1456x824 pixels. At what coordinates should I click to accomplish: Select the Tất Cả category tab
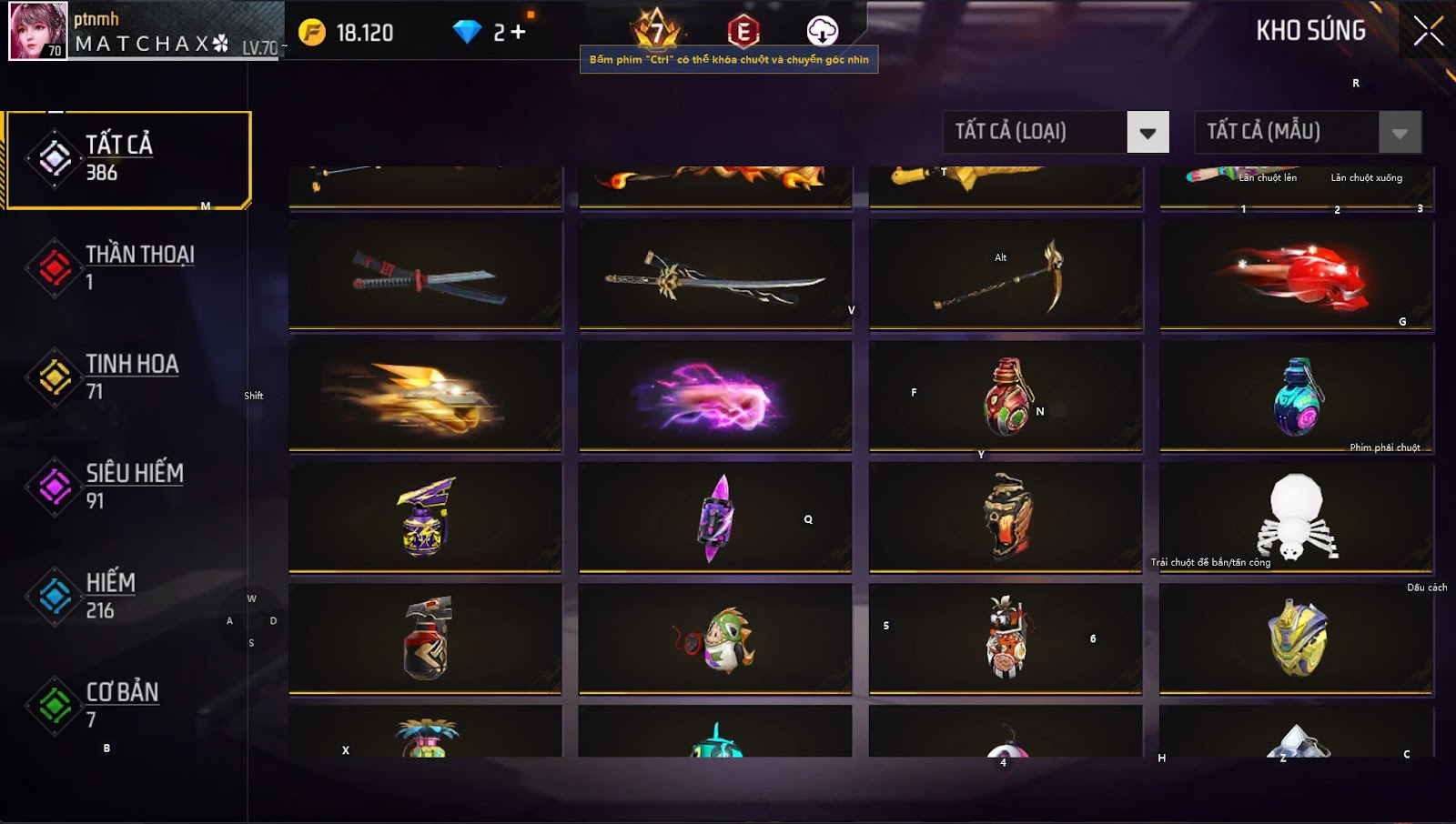click(x=128, y=159)
